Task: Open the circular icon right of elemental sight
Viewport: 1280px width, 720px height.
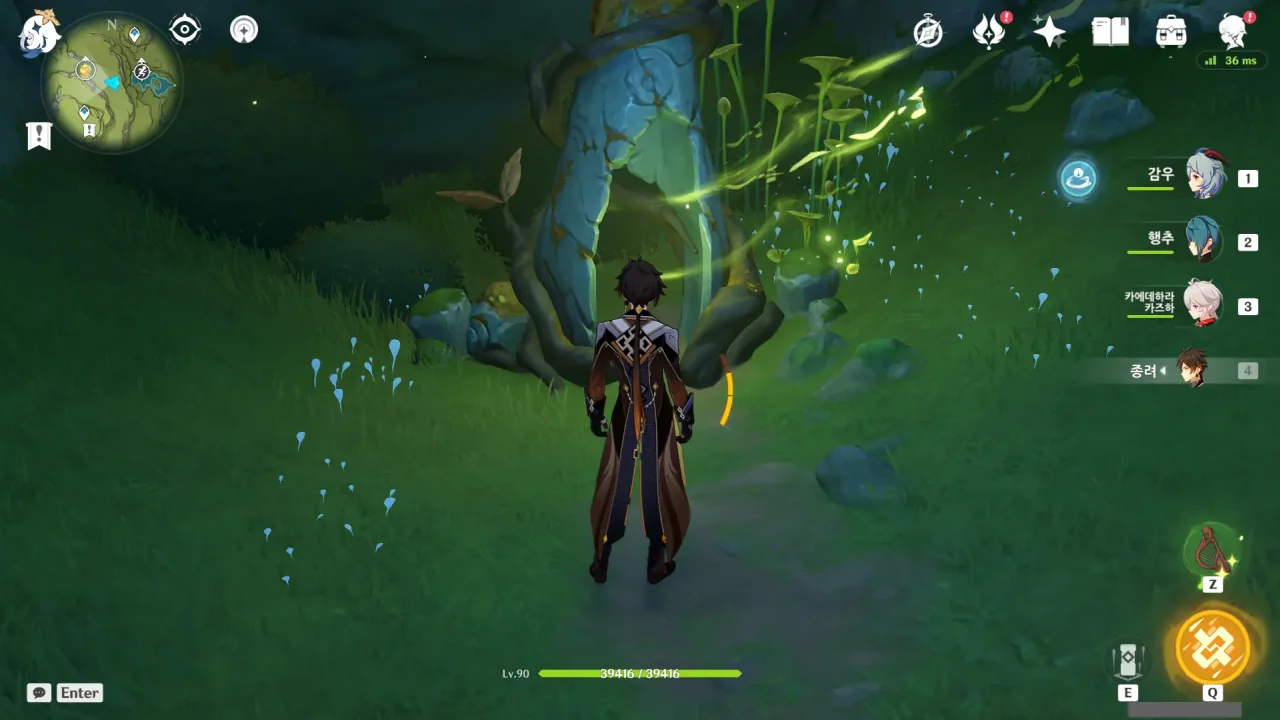Action: point(244,30)
